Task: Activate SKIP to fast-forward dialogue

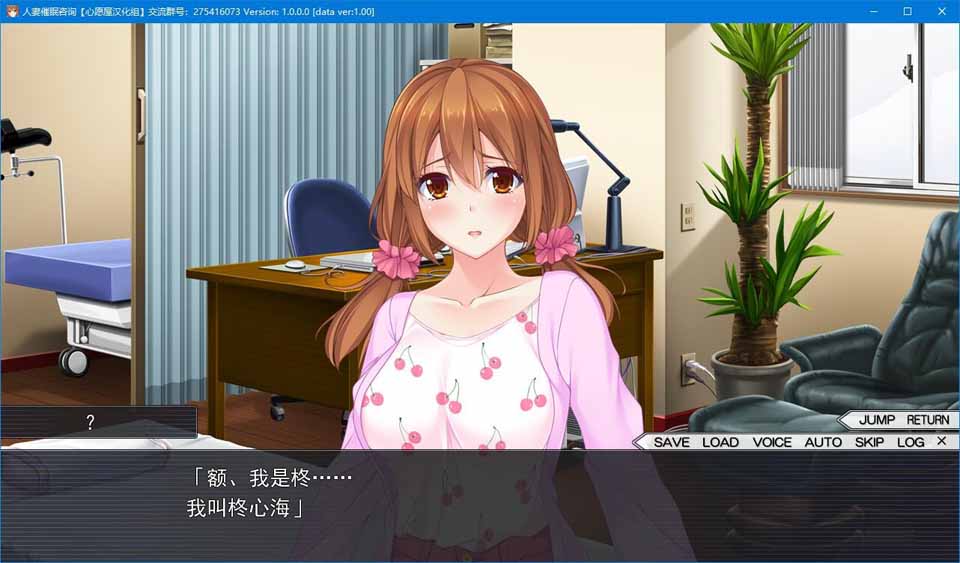Action: coord(869,442)
